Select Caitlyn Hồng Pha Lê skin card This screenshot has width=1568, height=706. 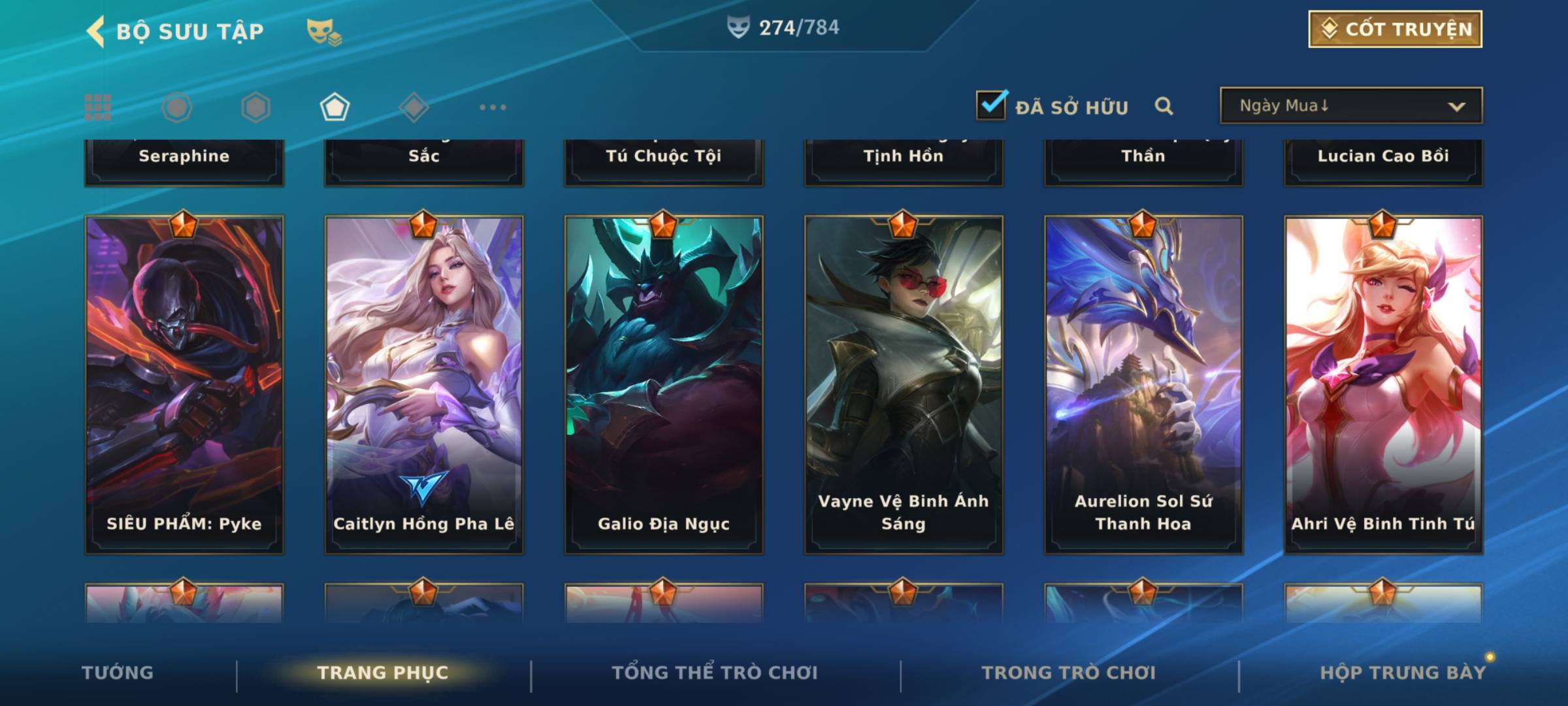(424, 384)
